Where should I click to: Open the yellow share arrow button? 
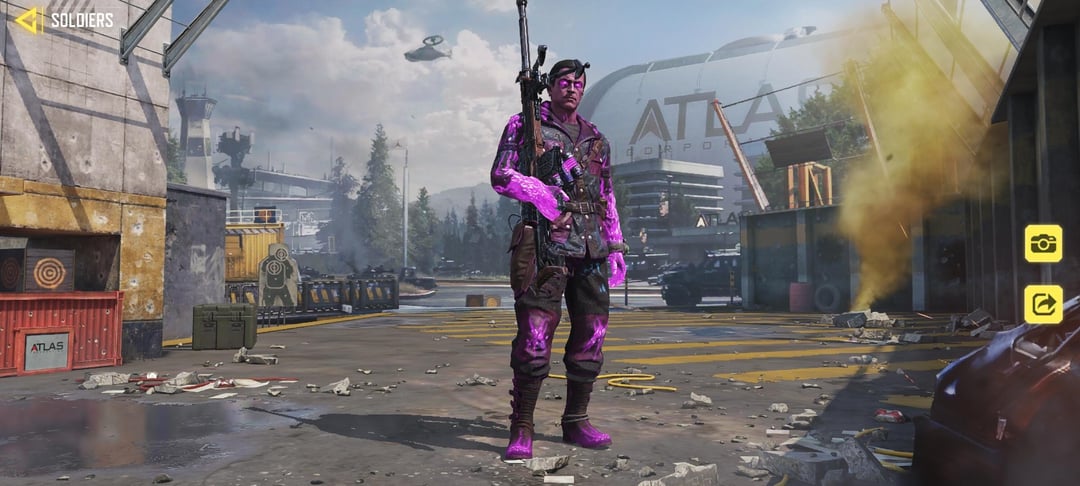point(1043,304)
